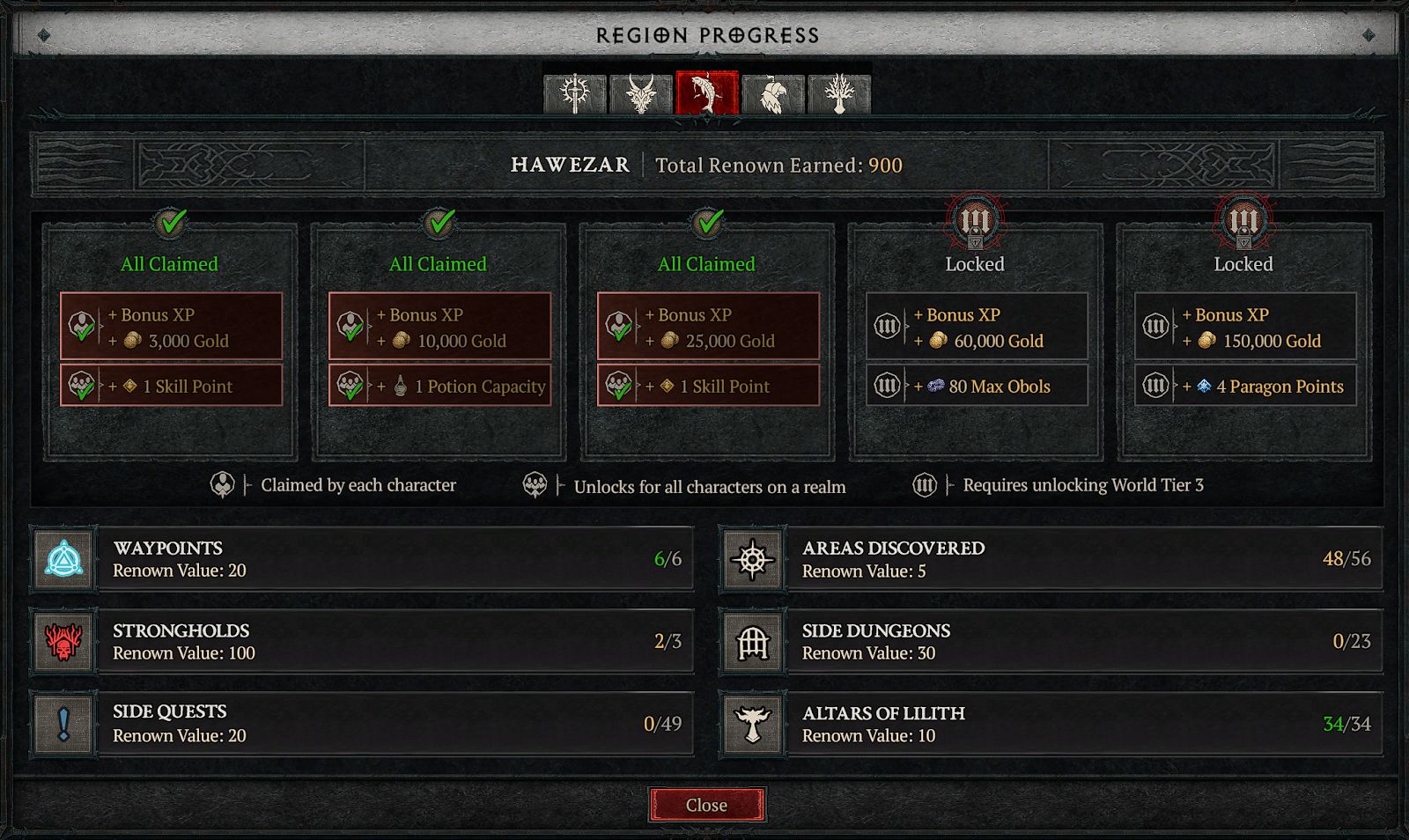This screenshot has width=1409, height=840.
Task: Switch to the eagle head region tab
Action: [773, 93]
